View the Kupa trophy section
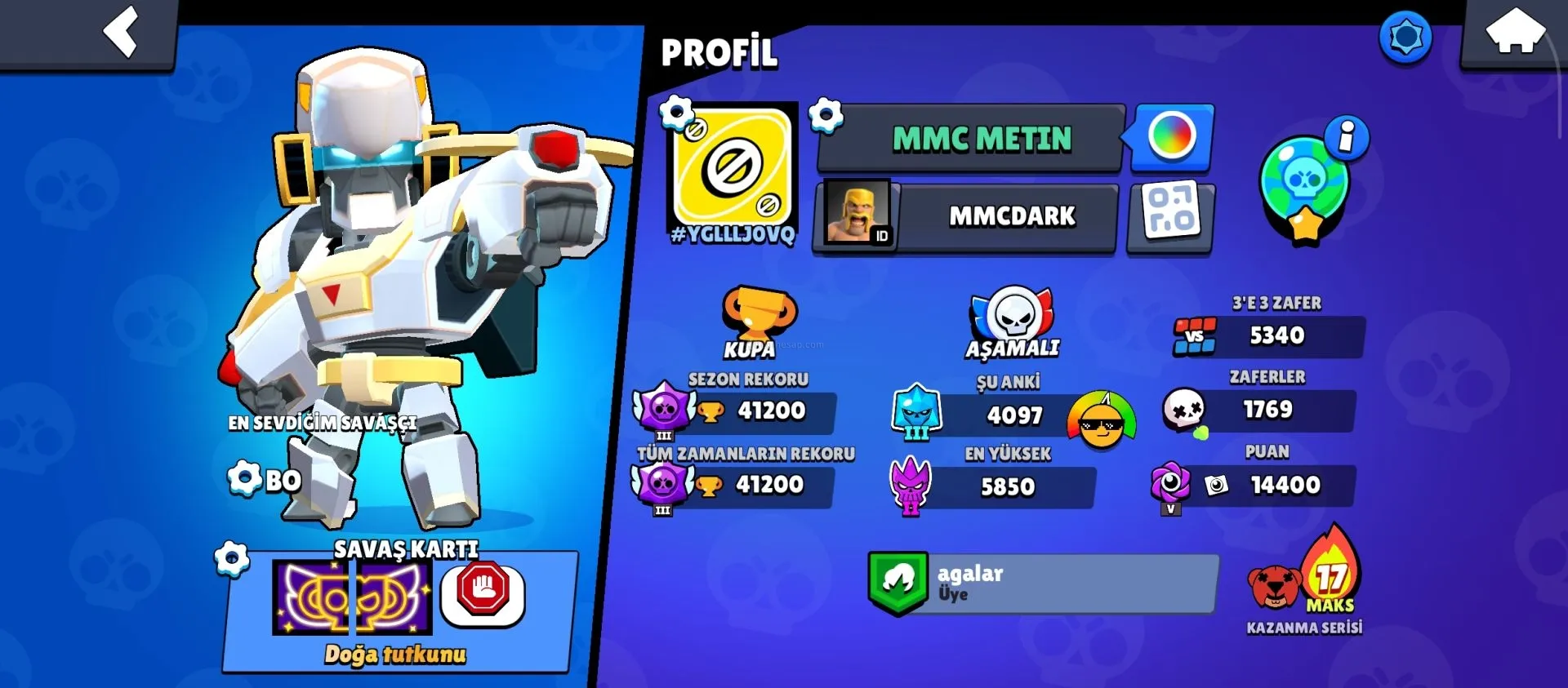The height and width of the screenshot is (688, 1568). (x=758, y=322)
